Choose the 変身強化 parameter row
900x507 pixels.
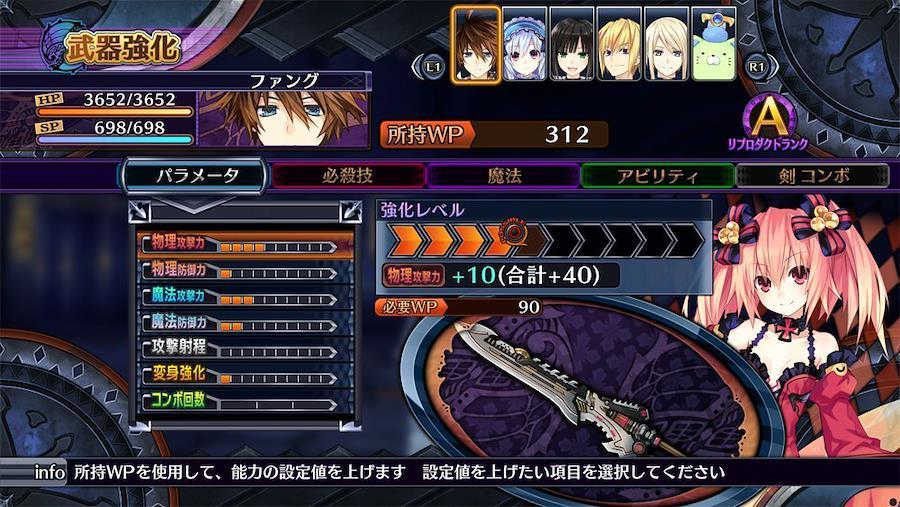pos(245,375)
